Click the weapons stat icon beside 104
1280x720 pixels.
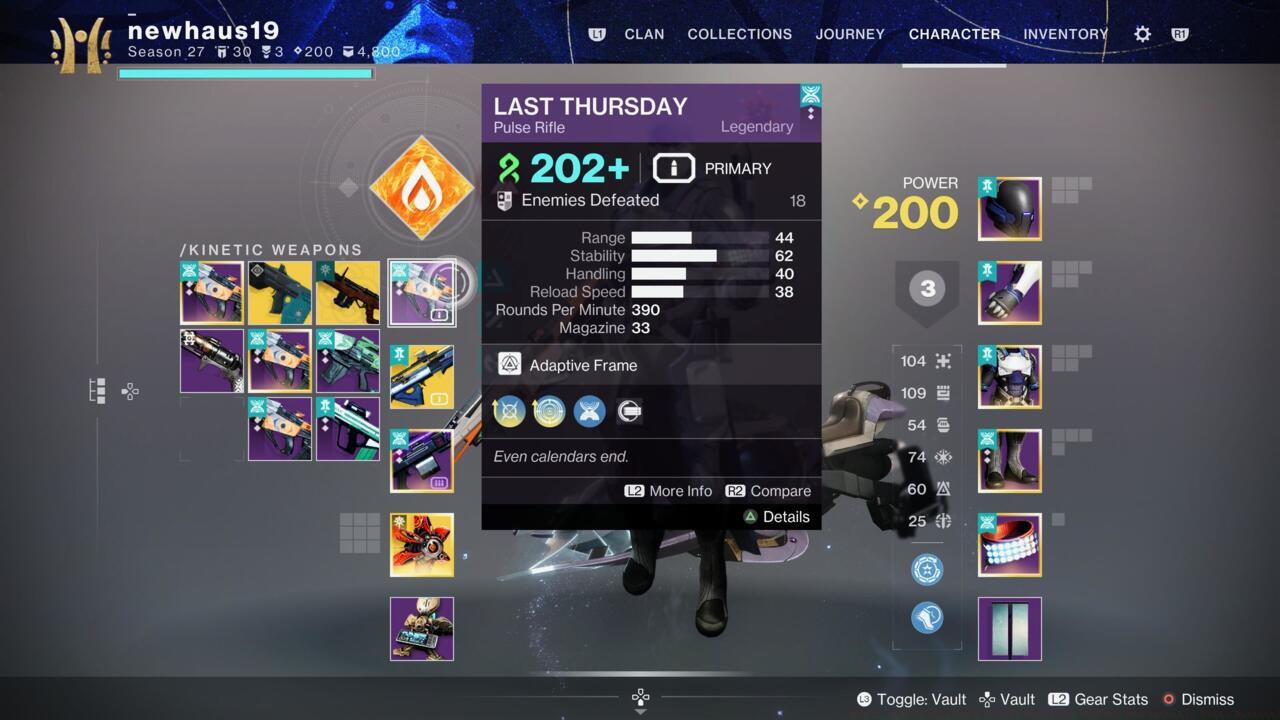(x=941, y=361)
